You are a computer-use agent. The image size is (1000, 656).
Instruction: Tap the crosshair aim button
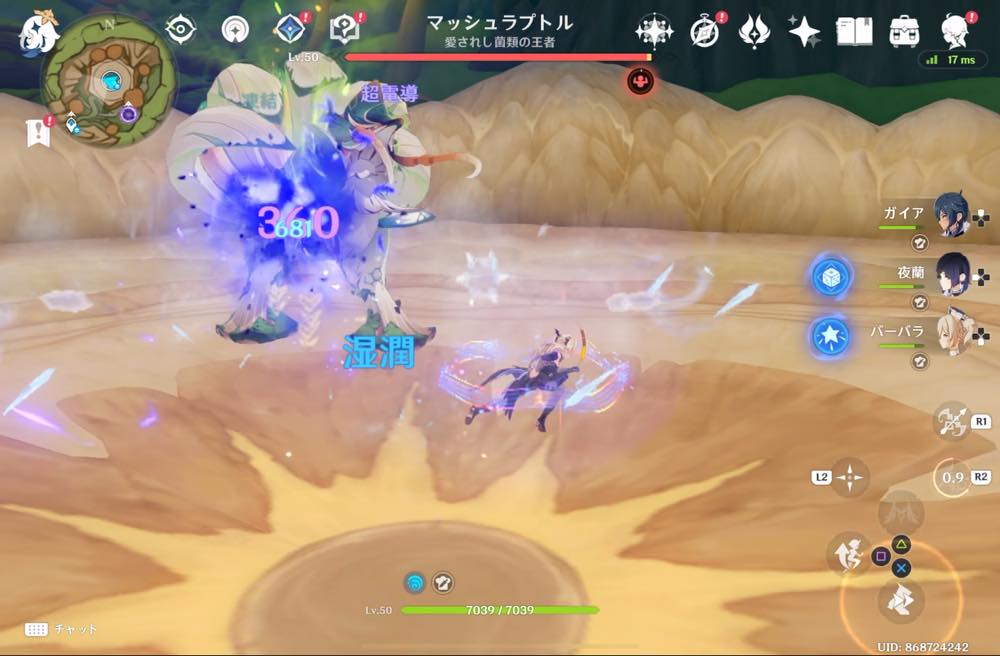(849, 478)
